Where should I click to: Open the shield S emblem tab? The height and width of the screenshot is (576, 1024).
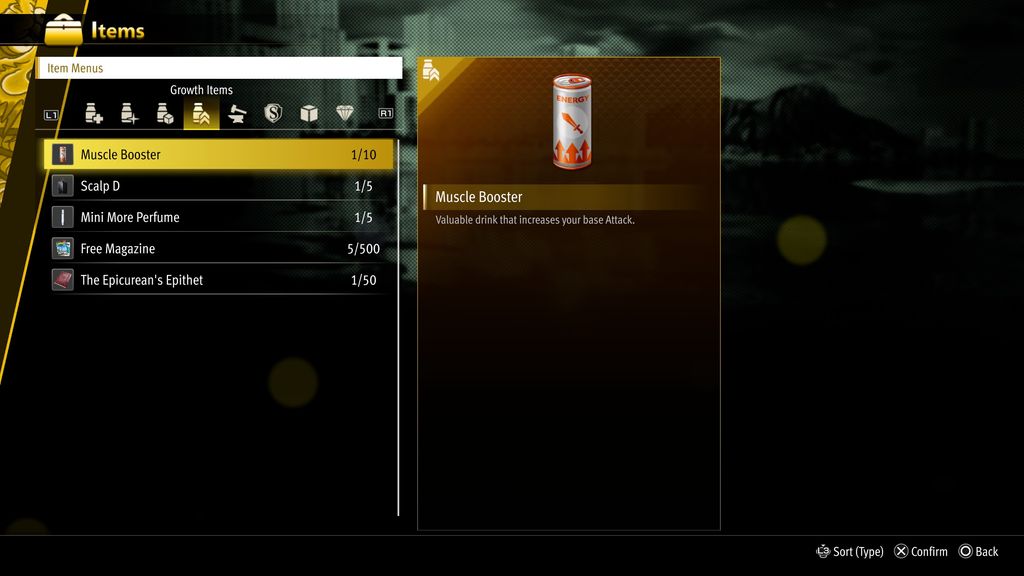[273, 114]
